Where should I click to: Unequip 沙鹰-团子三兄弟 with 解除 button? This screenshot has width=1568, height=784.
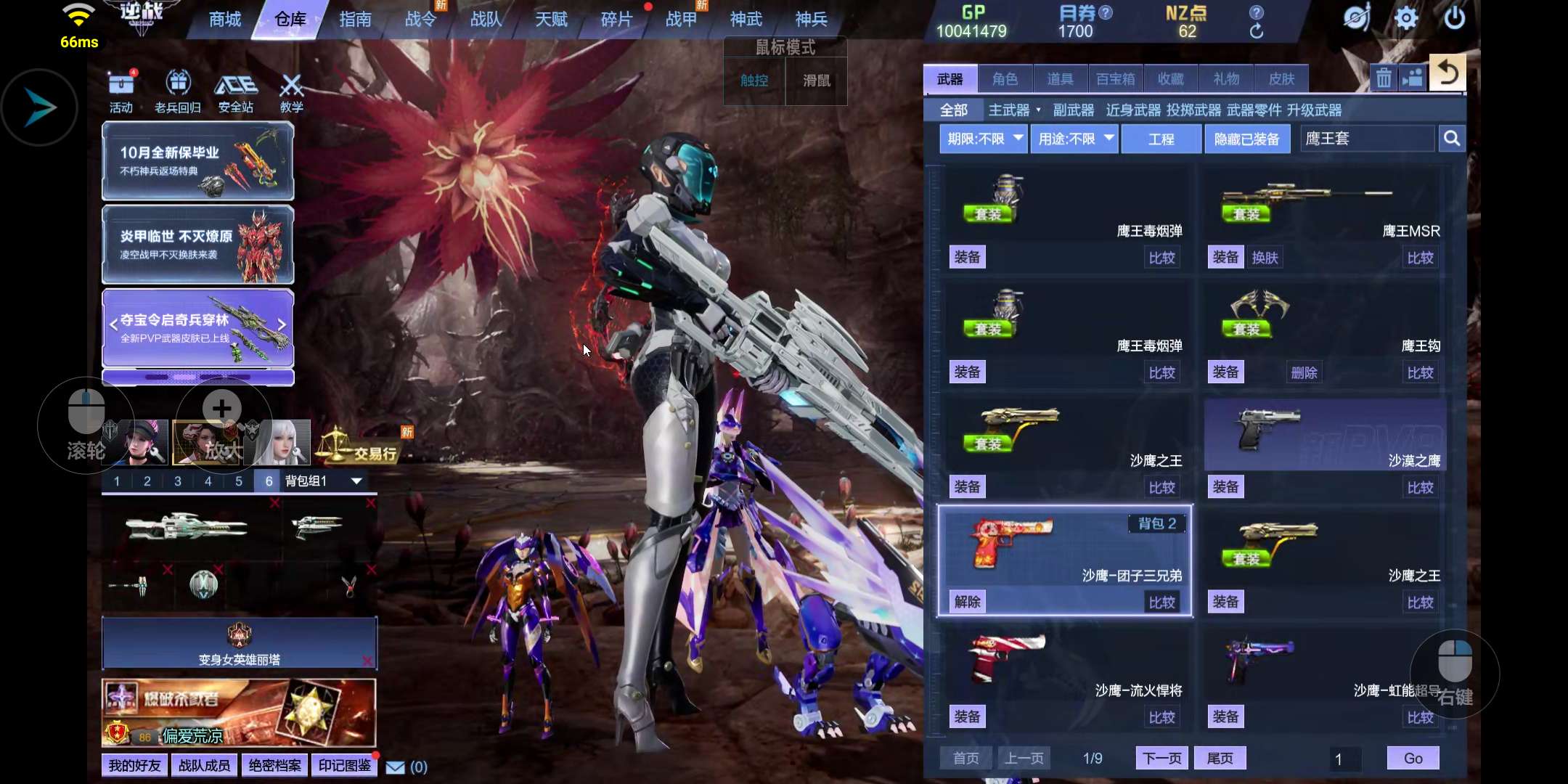[x=968, y=602]
